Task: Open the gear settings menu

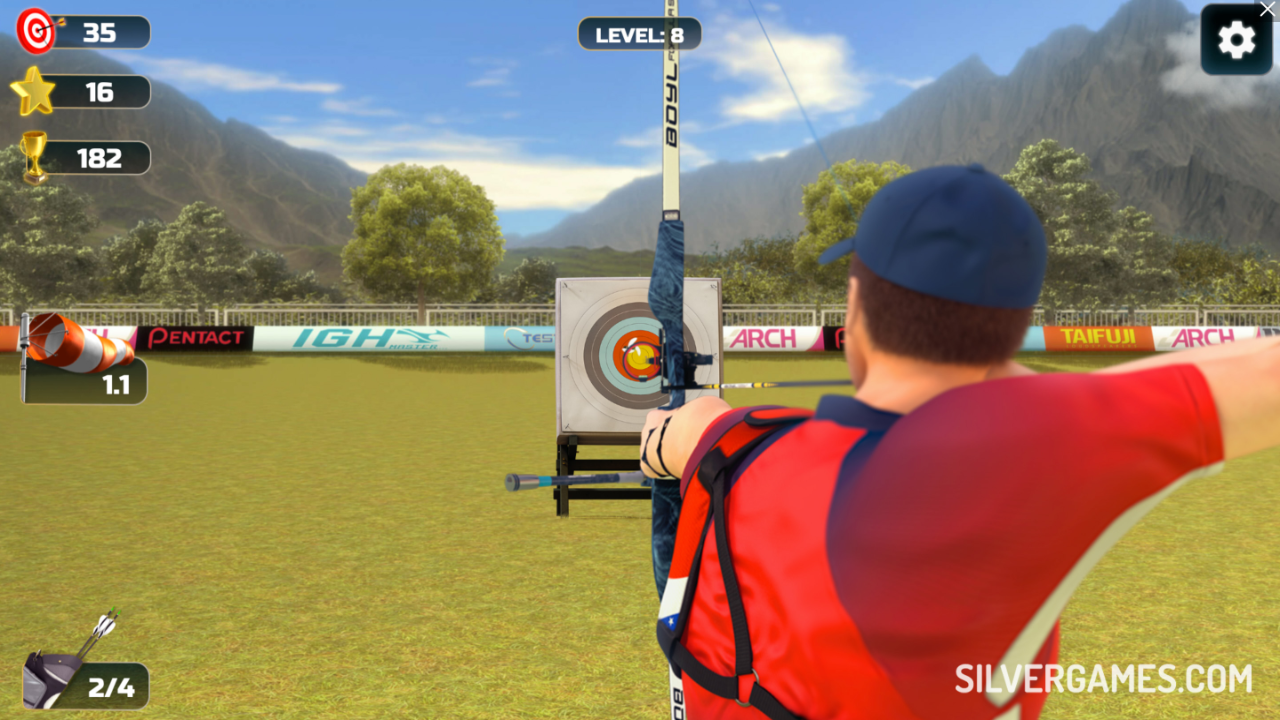Action: point(1236,40)
